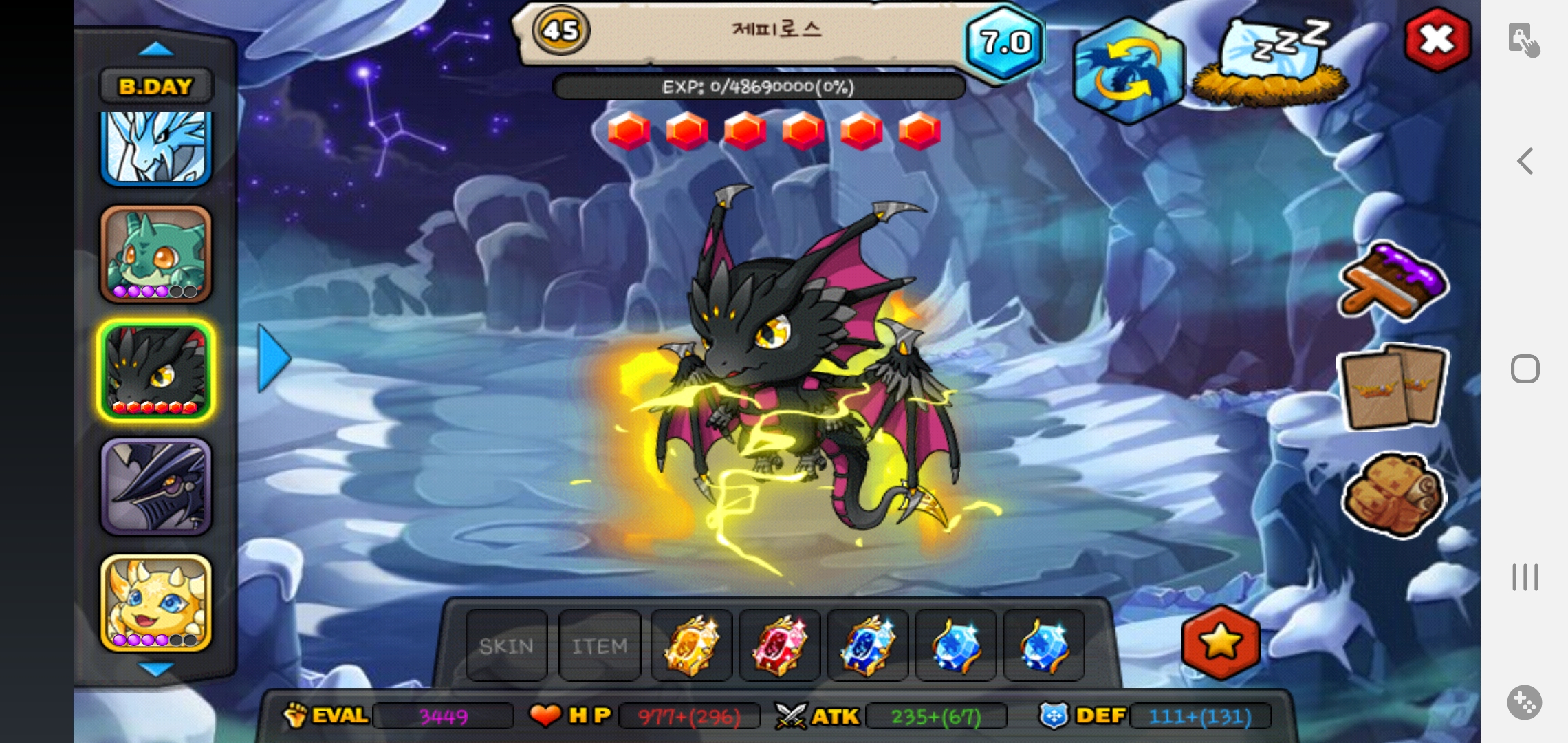Select the white ice dragon portrait
Screen dimensions: 1568x743
pos(156,148)
